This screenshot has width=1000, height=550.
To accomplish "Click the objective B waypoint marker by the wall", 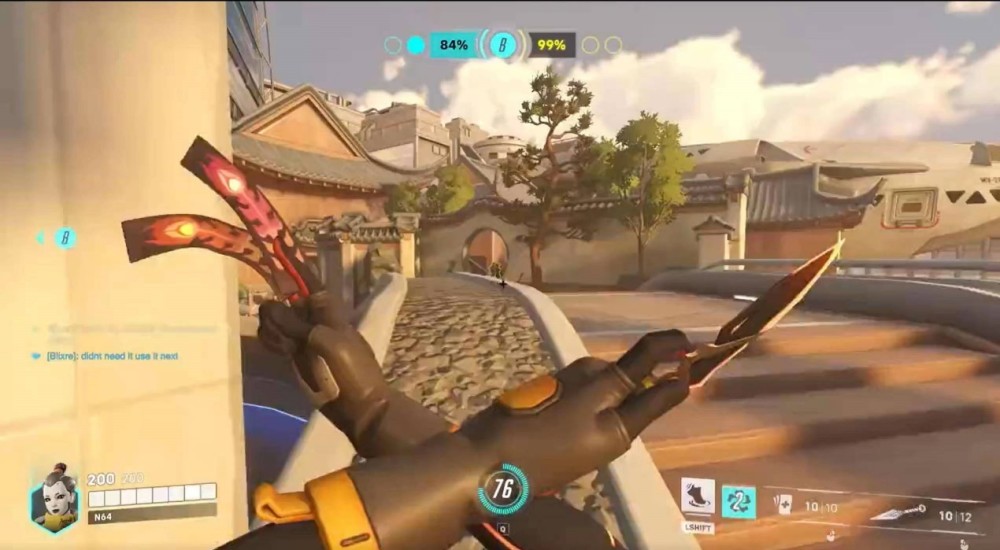I will 65,238.
